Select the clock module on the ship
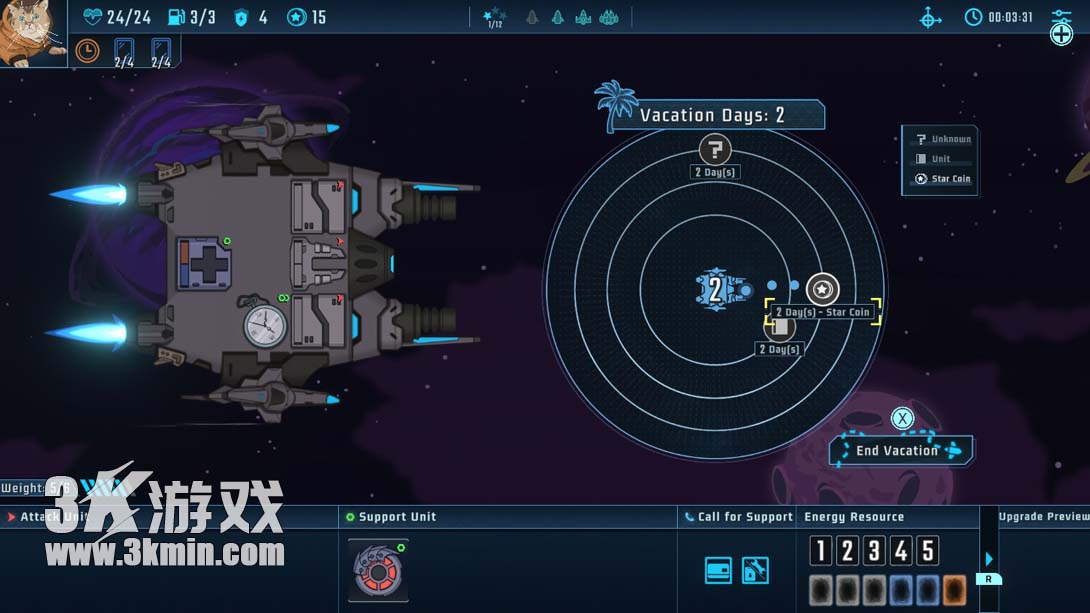This screenshot has height=613, width=1090. tap(265, 326)
